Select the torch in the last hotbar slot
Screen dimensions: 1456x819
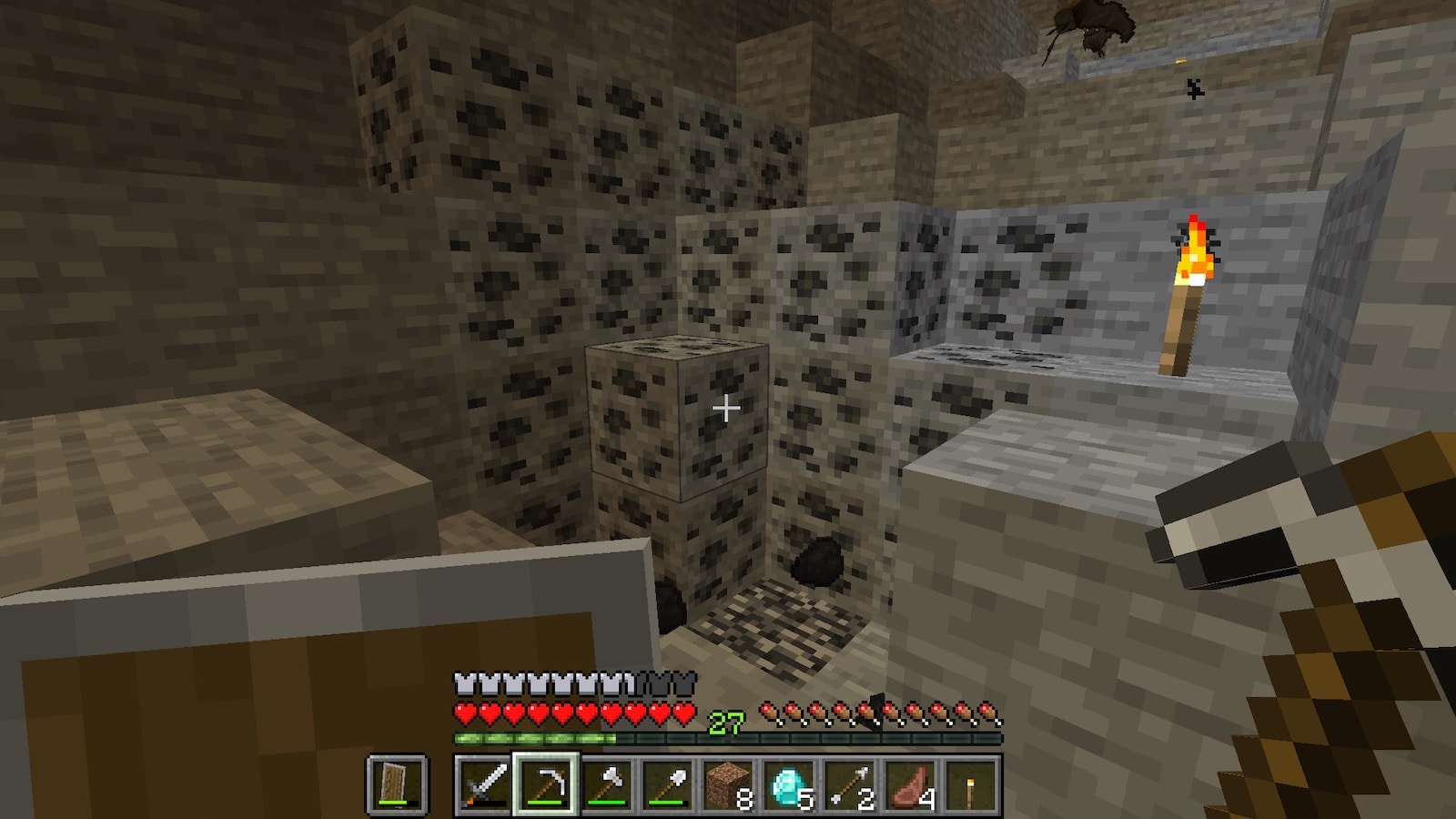tap(971, 784)
